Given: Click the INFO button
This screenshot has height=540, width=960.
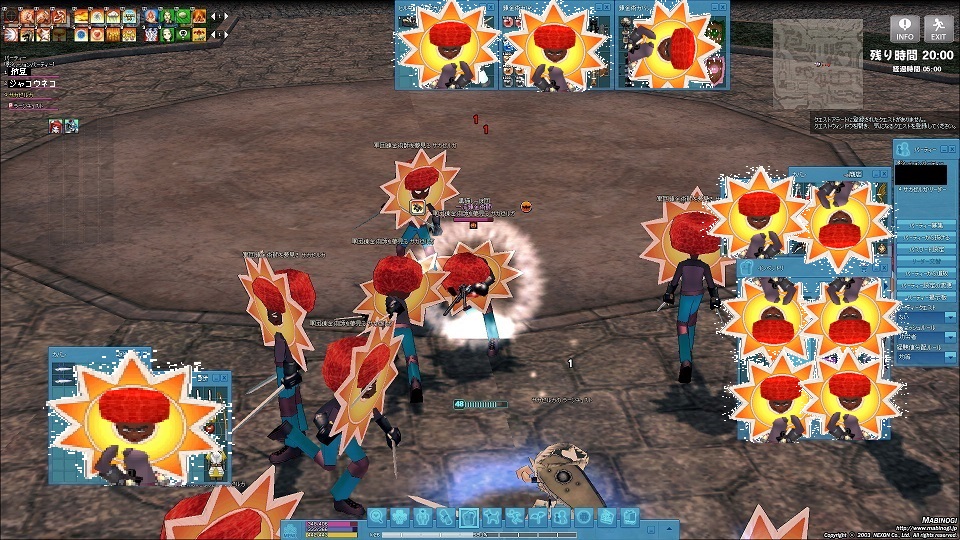Looking at the screenshot, I should point(905,28).
